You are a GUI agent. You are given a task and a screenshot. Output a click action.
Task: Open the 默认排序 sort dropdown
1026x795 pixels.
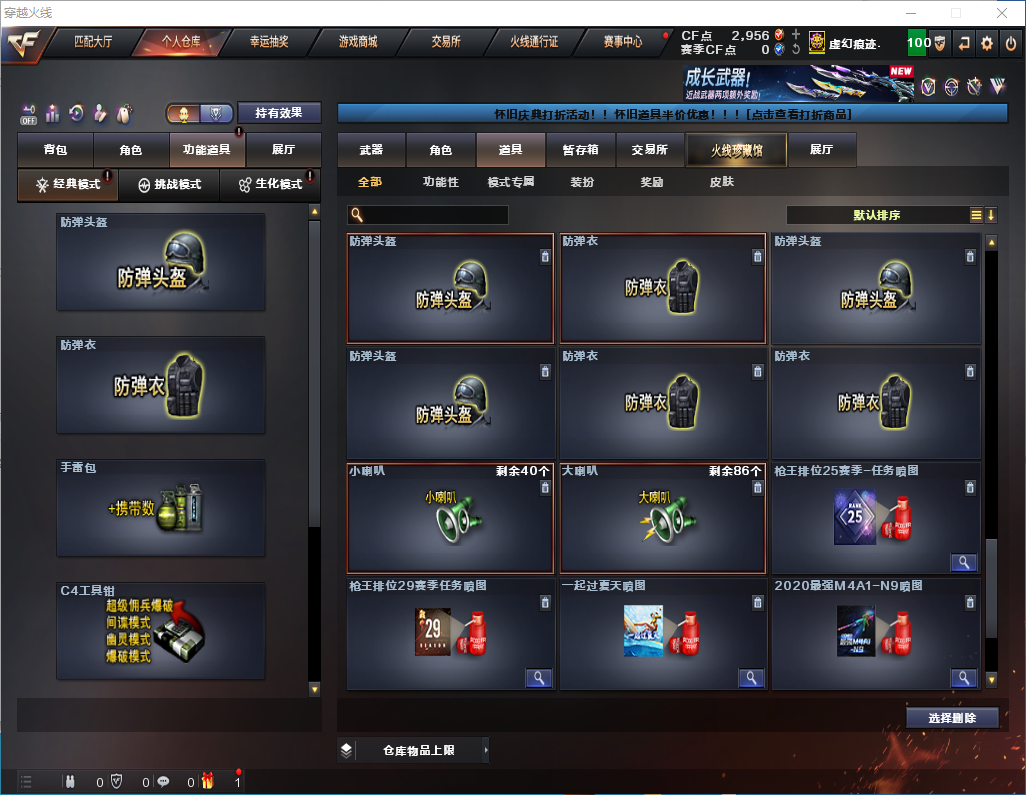875,215
